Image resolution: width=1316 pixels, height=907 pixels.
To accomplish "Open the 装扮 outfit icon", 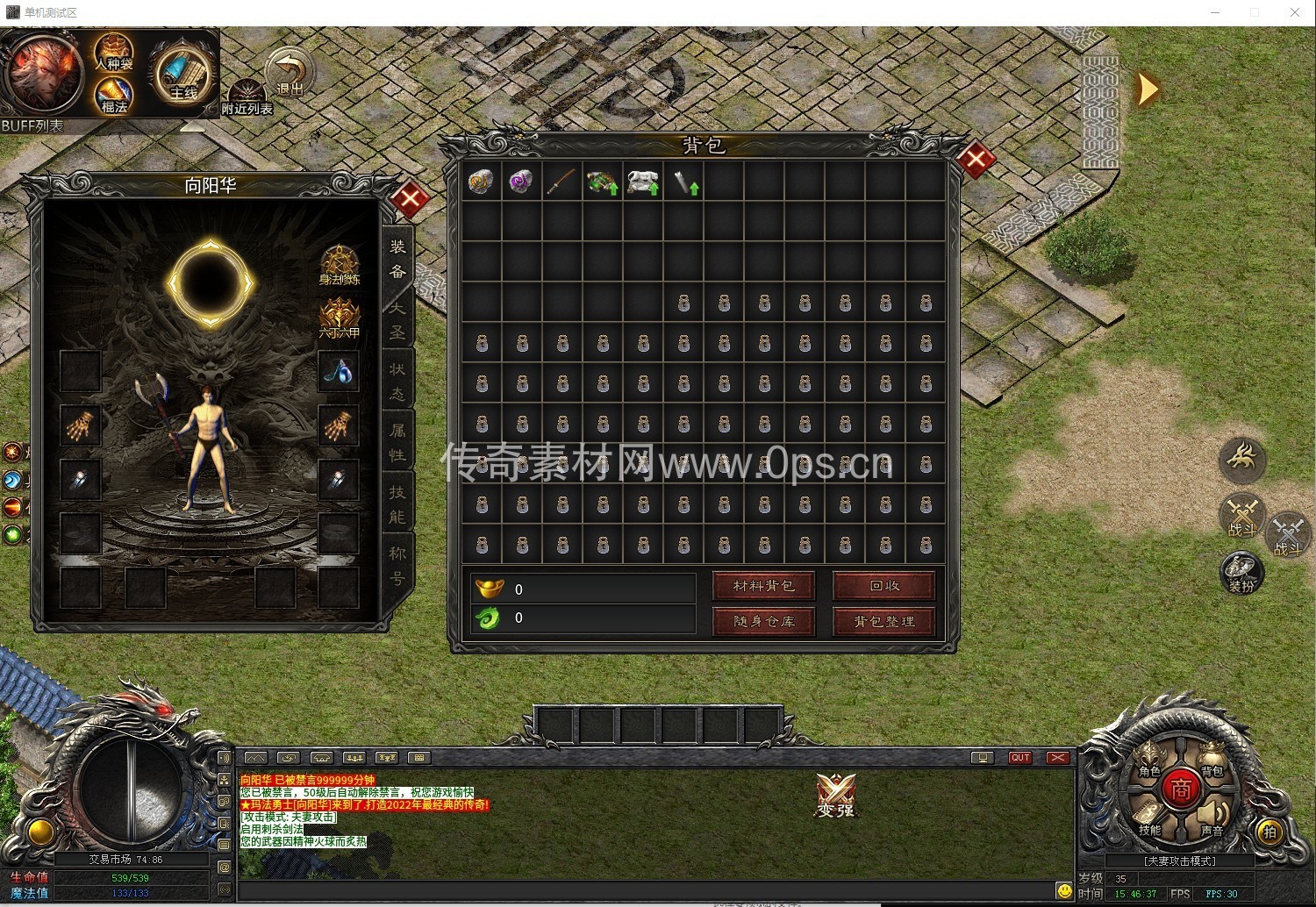I will point(1241,573).
